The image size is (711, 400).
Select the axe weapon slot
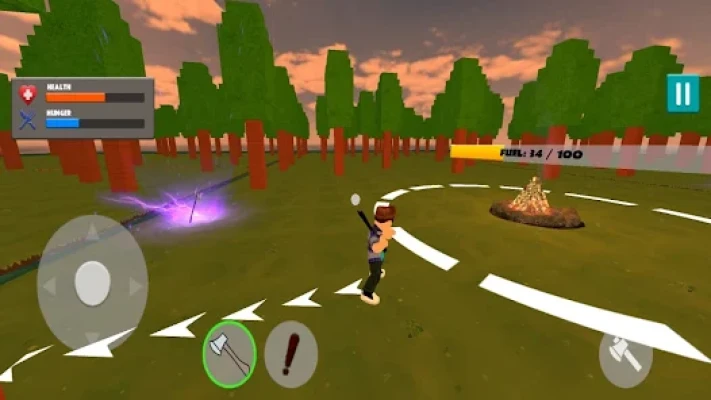point(229,354)
